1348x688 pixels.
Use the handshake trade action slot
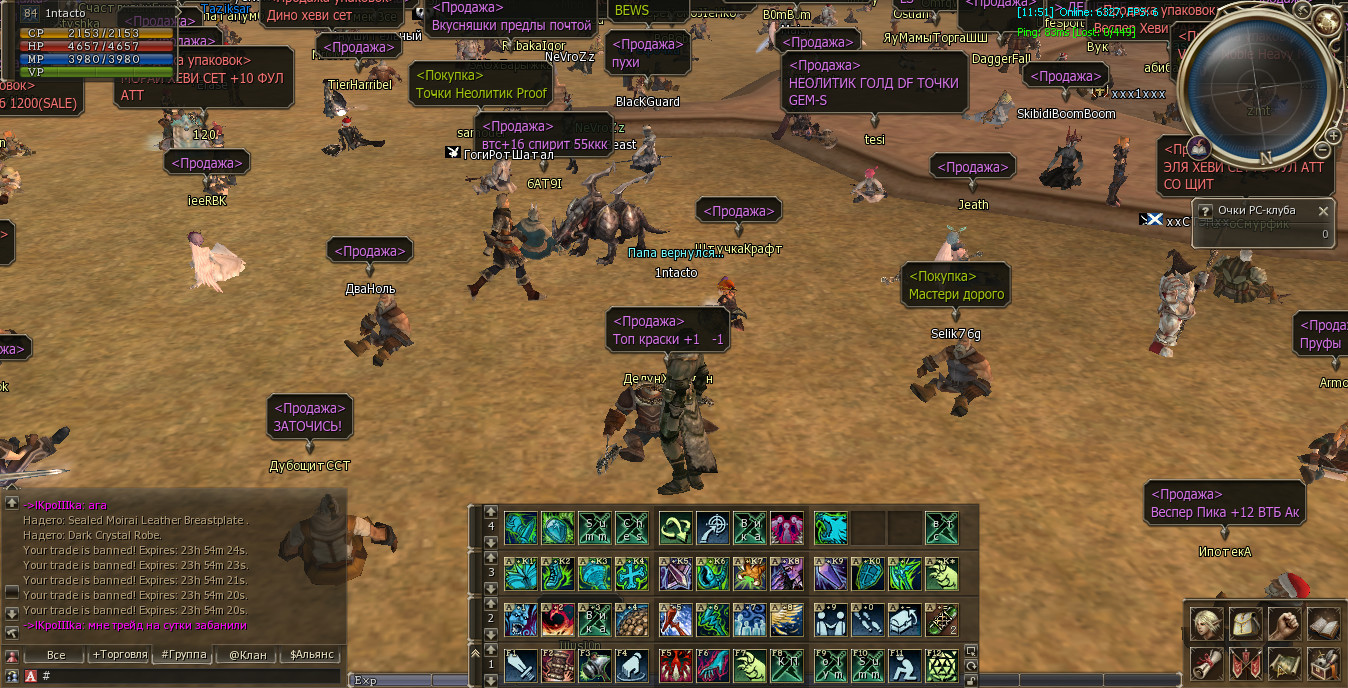tap(831, 620)
